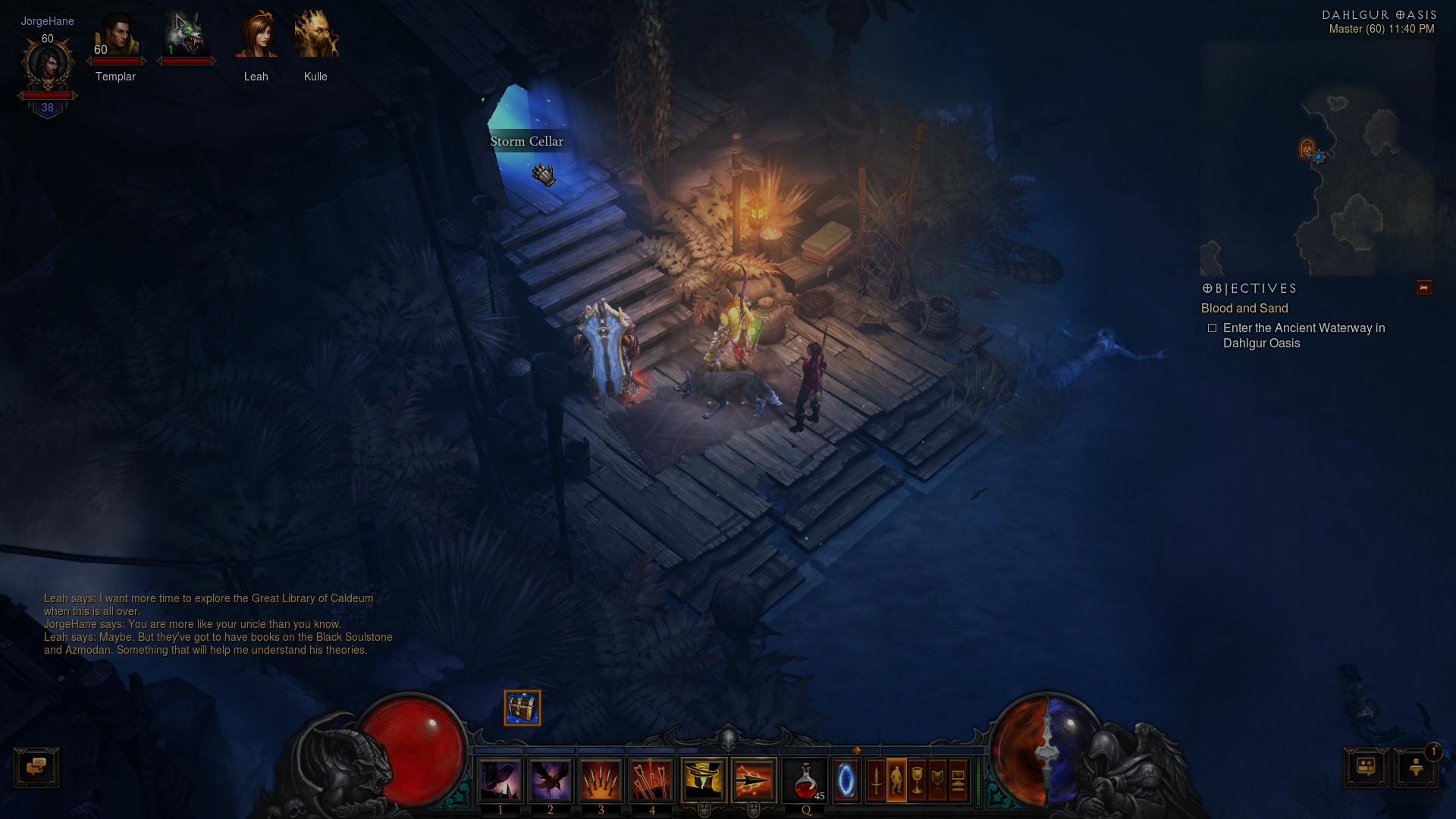
Task: Open the golden chalice achievements button
Action: (917, 780)
